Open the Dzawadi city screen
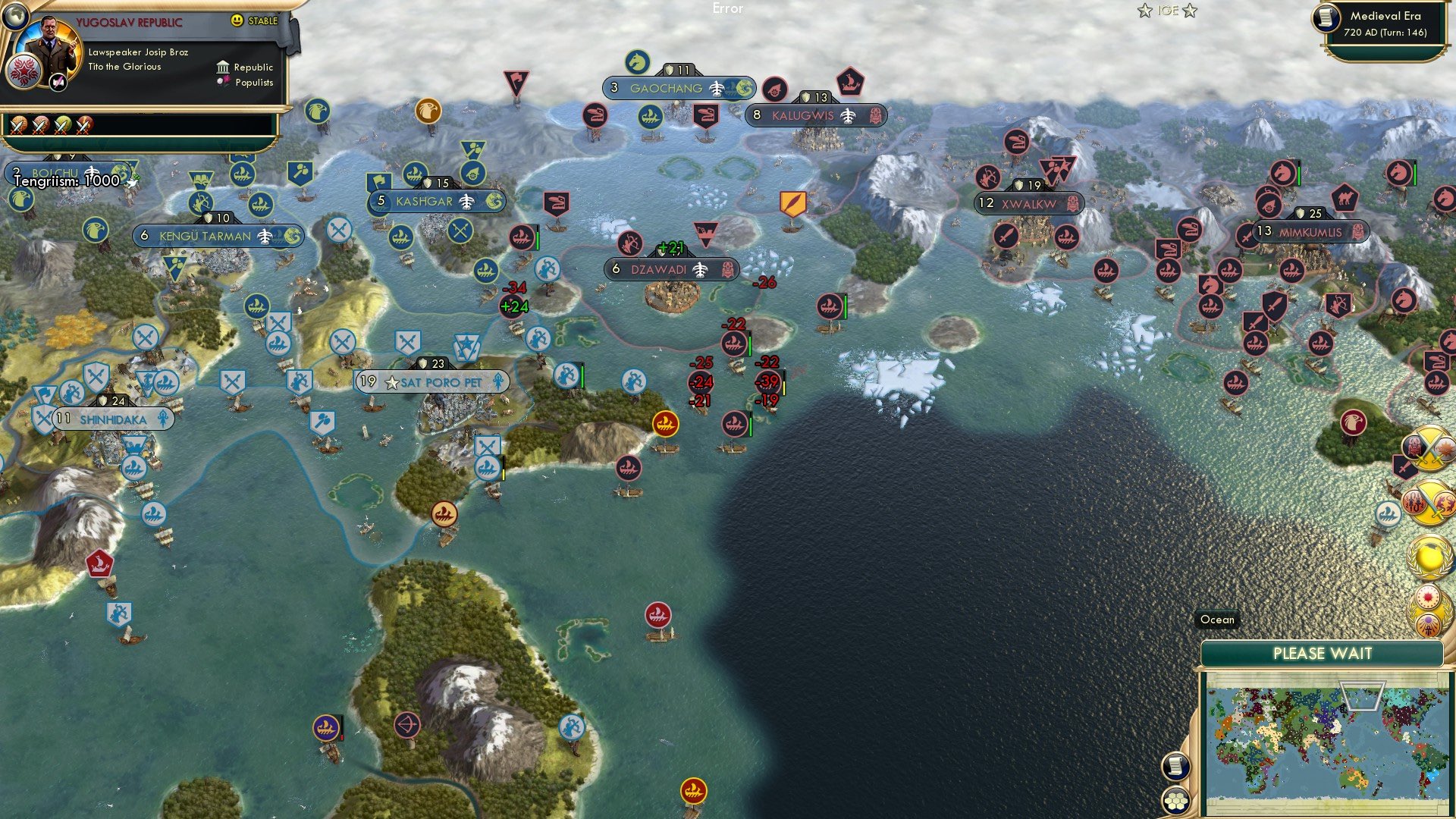Viewport: 1456px width, 819px height. click(x=658, y=268)
